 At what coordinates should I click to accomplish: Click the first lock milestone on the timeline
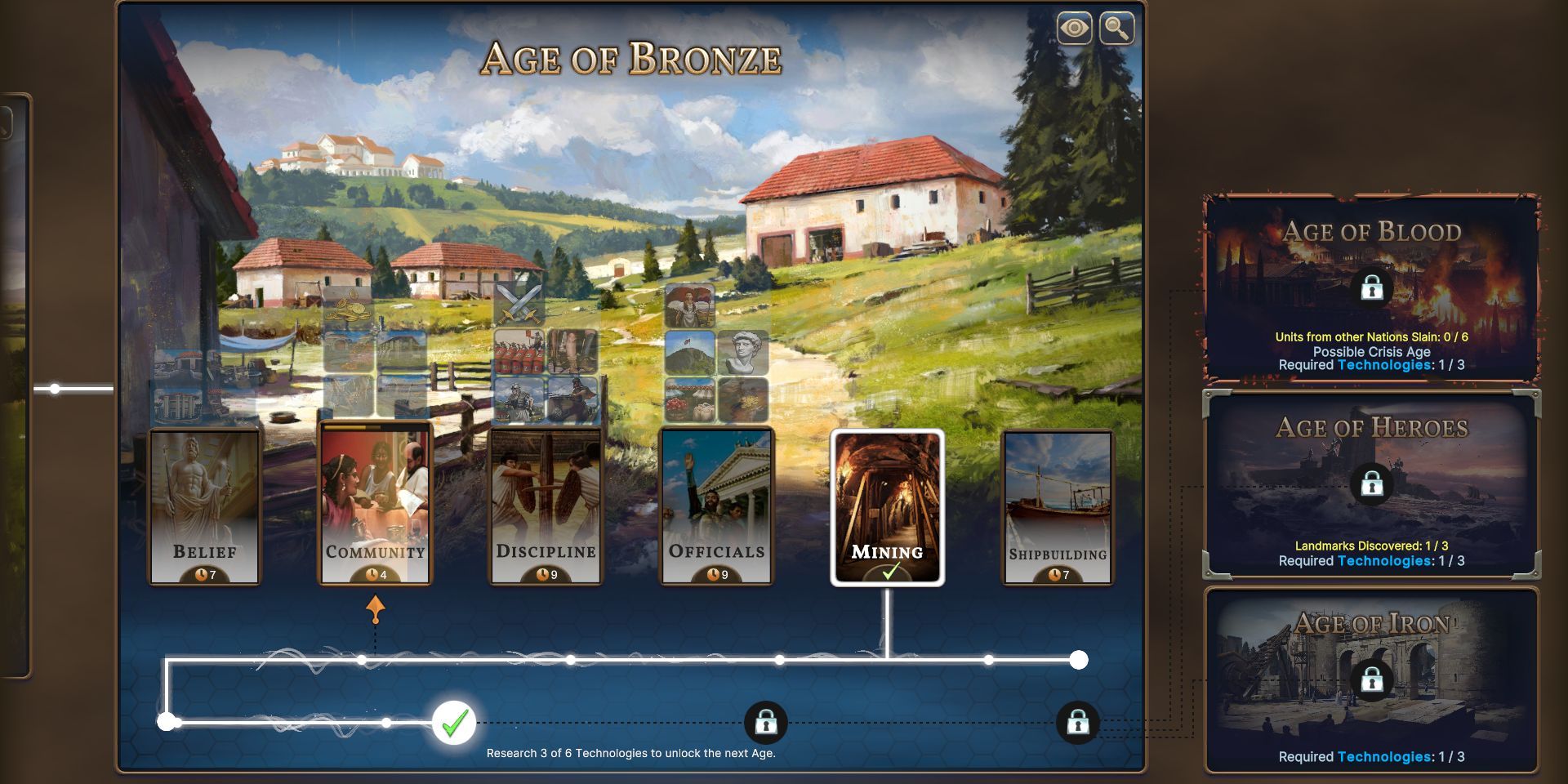765,722
